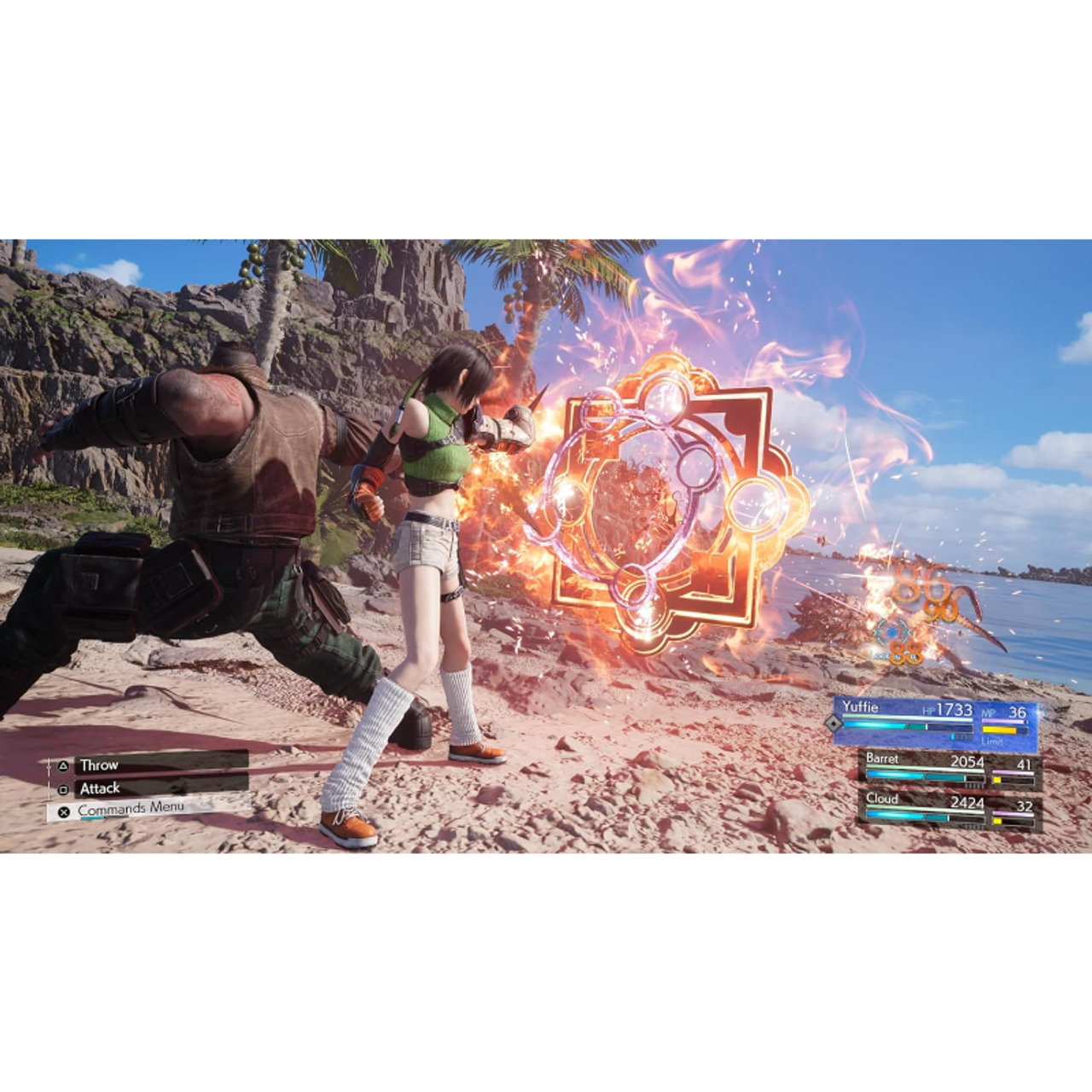1092x1092 pixels.
Task: Select the diamond active-character indicator on Yuffie's panel
Action: coord(833,724)
